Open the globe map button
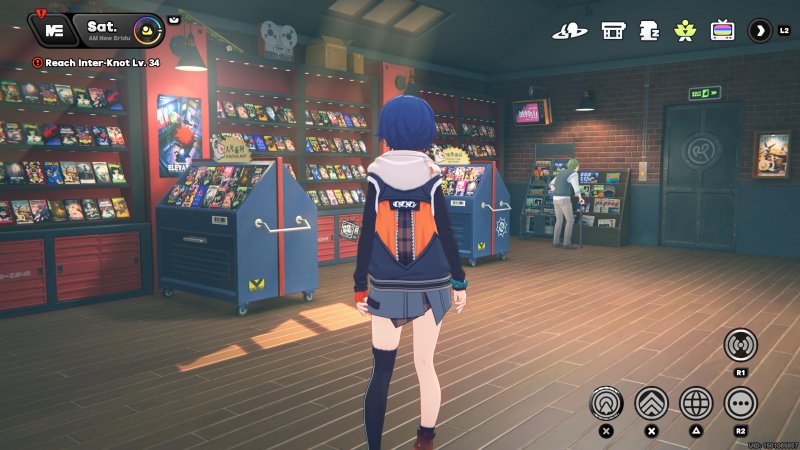 coord(696,403)
